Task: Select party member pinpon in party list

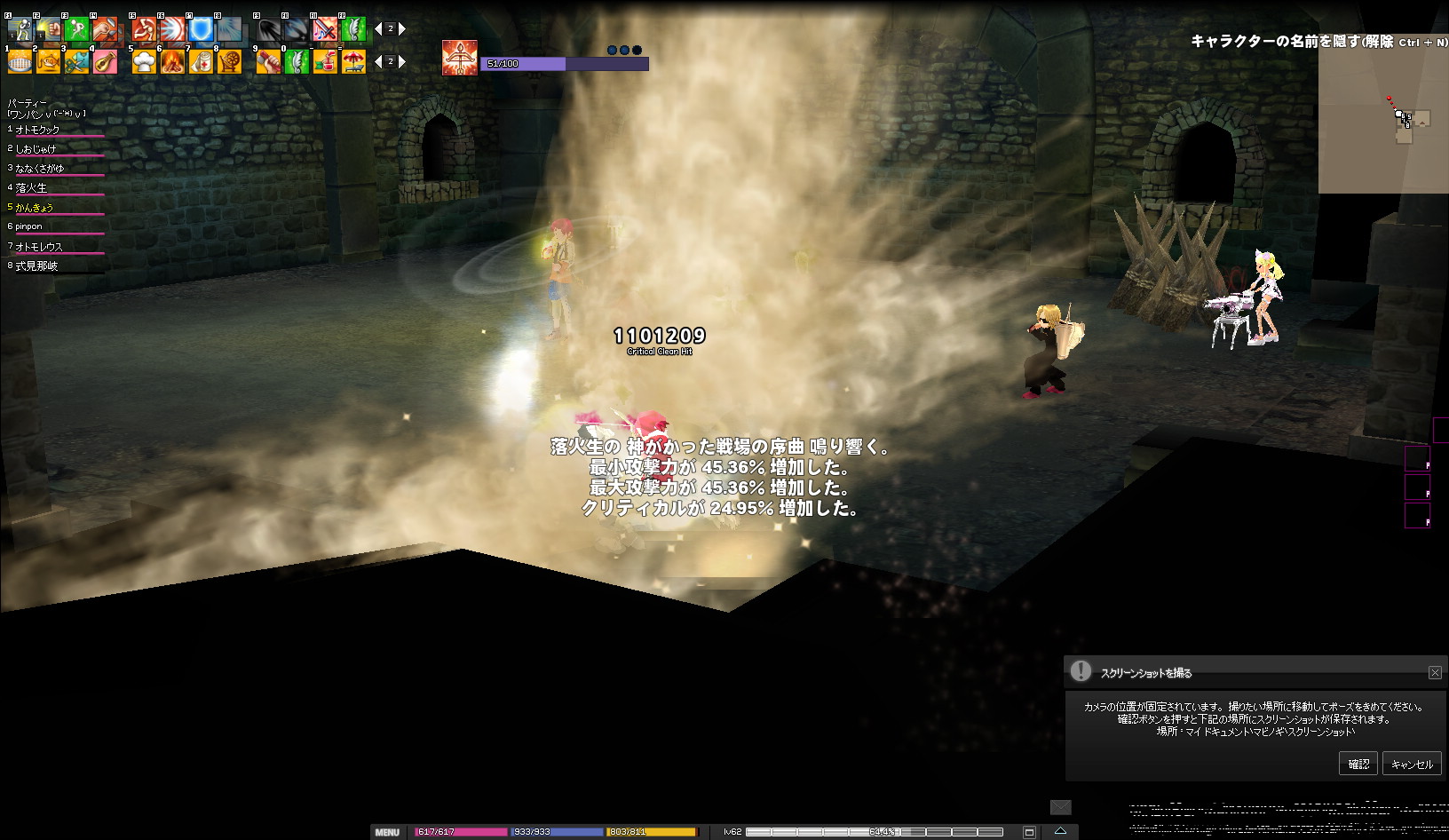Action: 28,227
